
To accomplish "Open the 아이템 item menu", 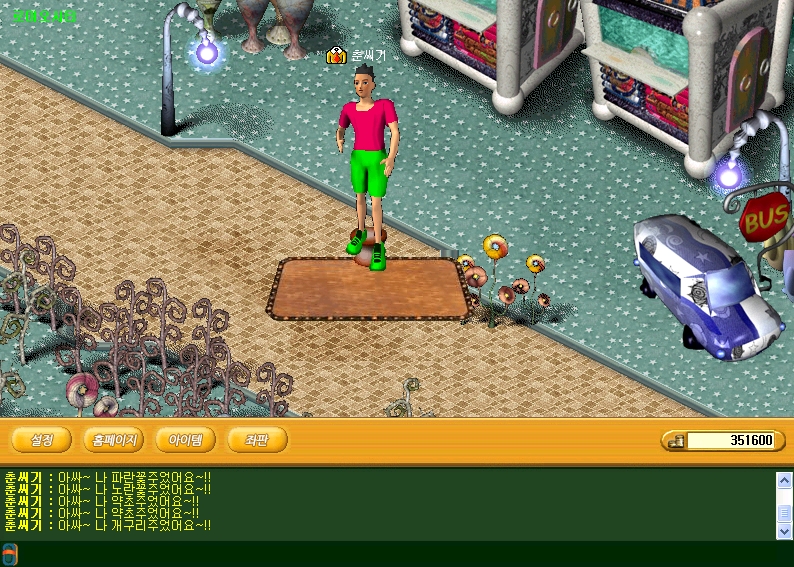I will pos(185,440).
